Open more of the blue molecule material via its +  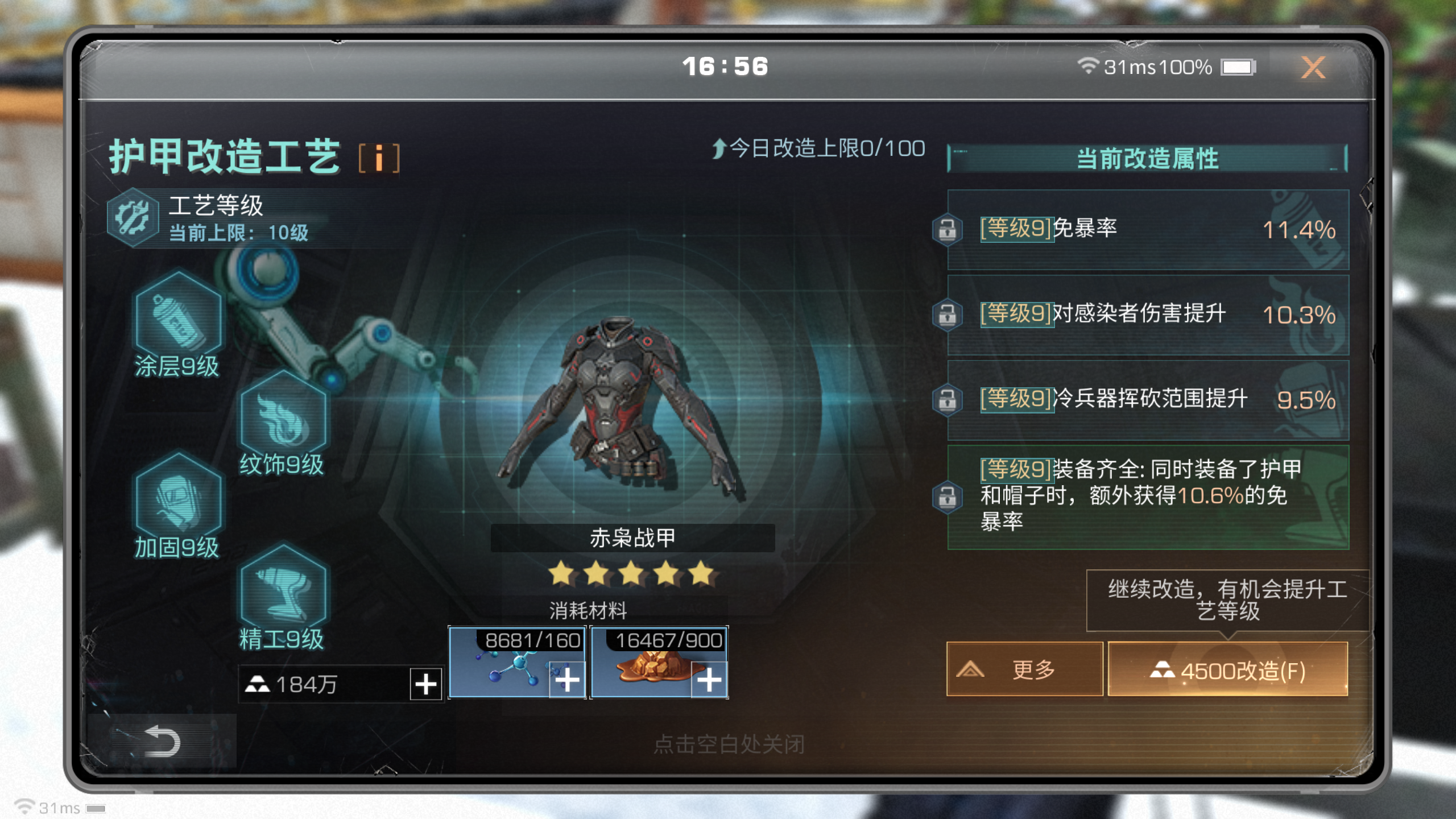tap(566, 681)
